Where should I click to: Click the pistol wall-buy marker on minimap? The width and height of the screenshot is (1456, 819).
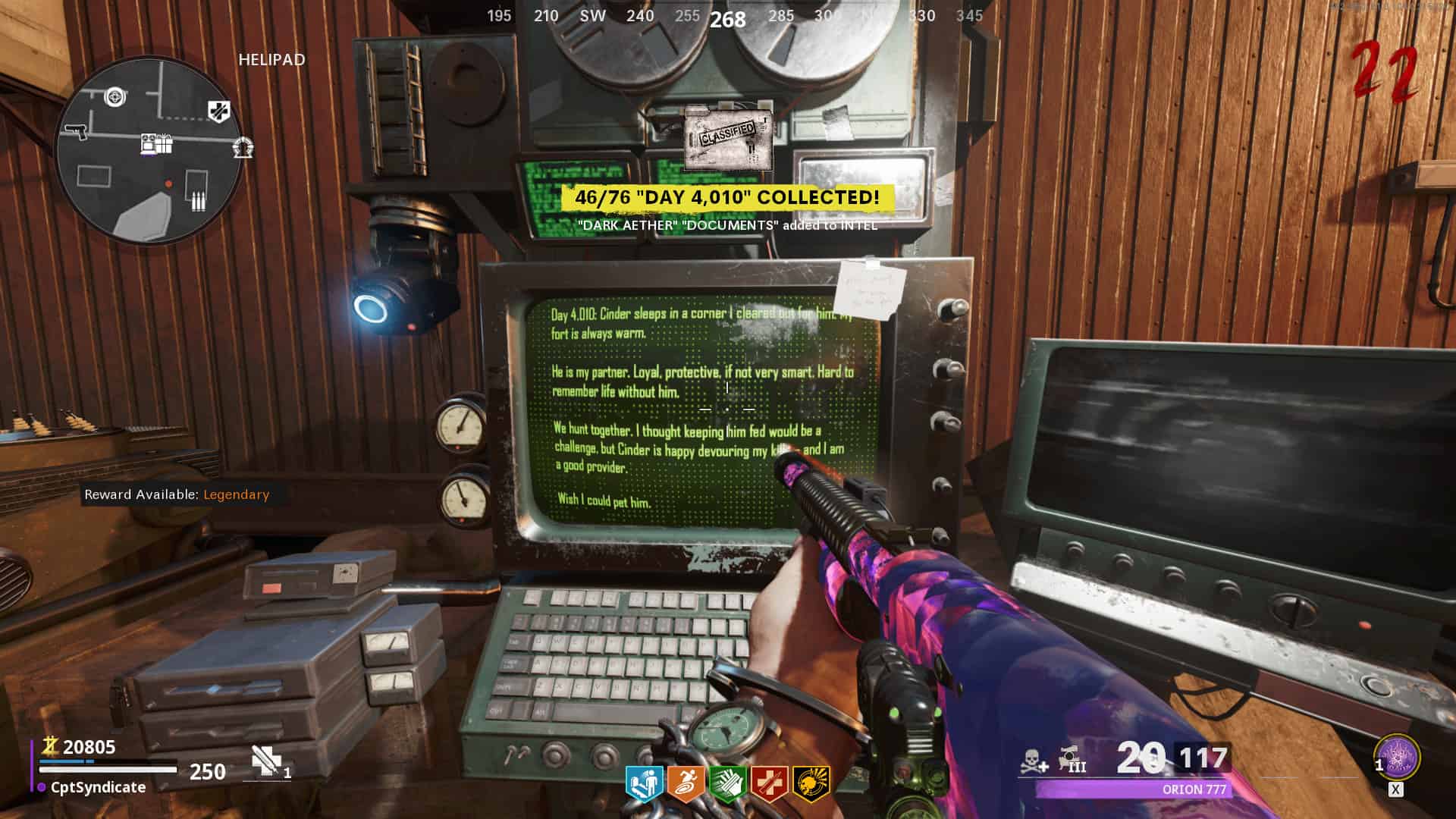pyautogui.click(x=76, y=132)
